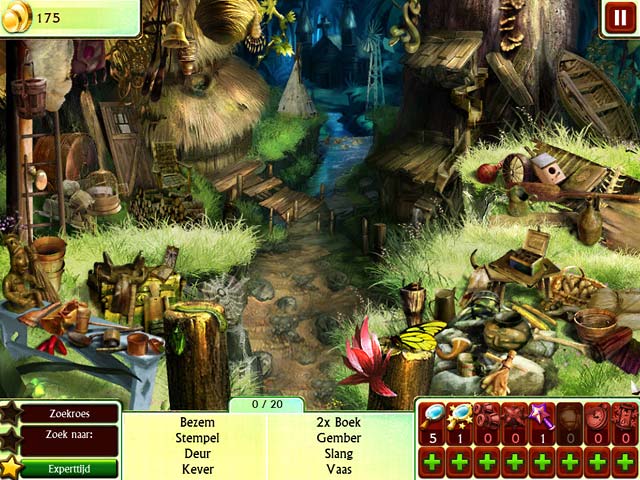This screenshot has width=640, height=480.
Task: Select the Zoekroes mode button
Action: [x=70, y=413]
